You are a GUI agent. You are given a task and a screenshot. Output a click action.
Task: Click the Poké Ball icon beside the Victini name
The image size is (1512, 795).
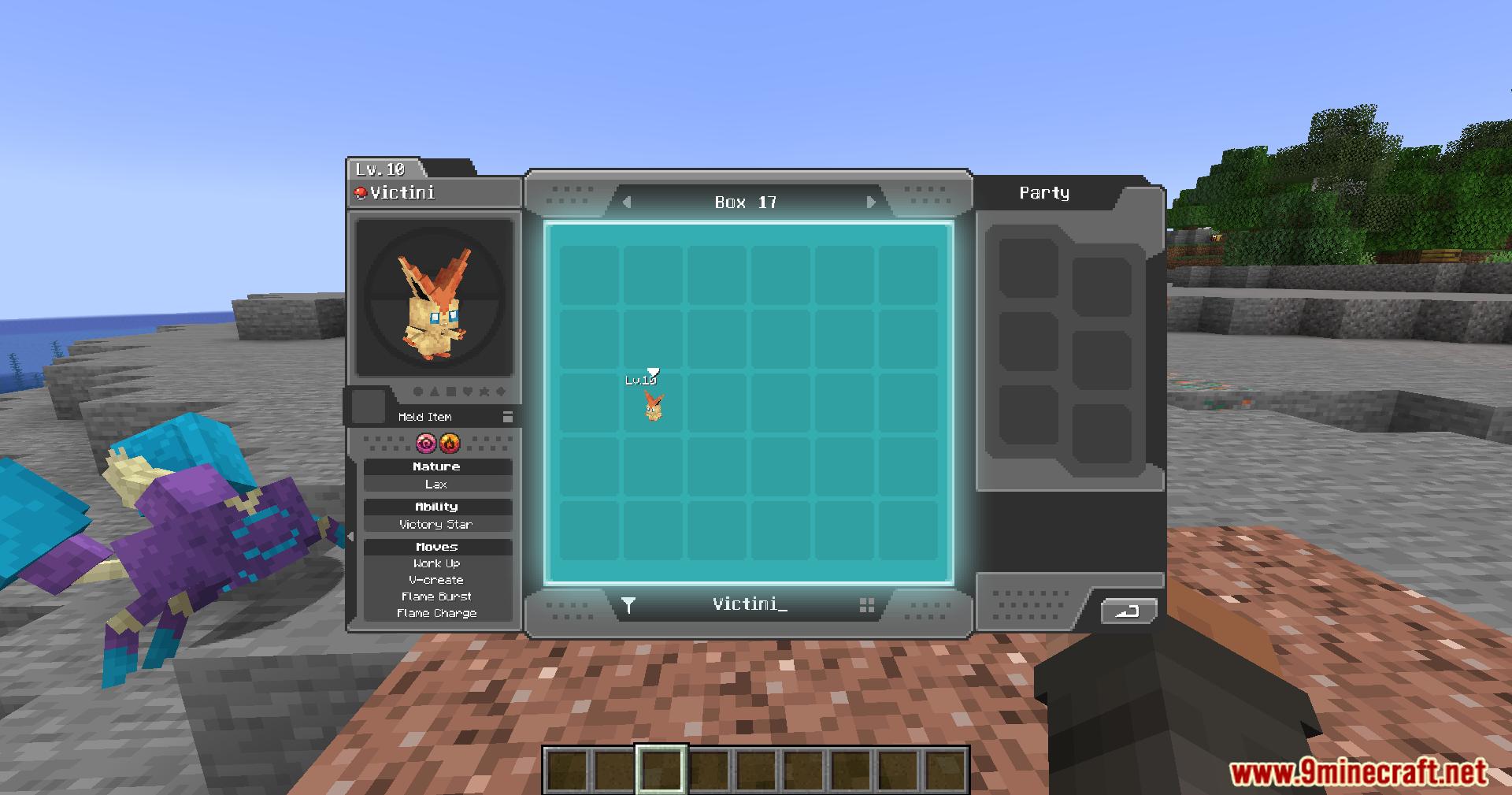(x=360, y=191)
